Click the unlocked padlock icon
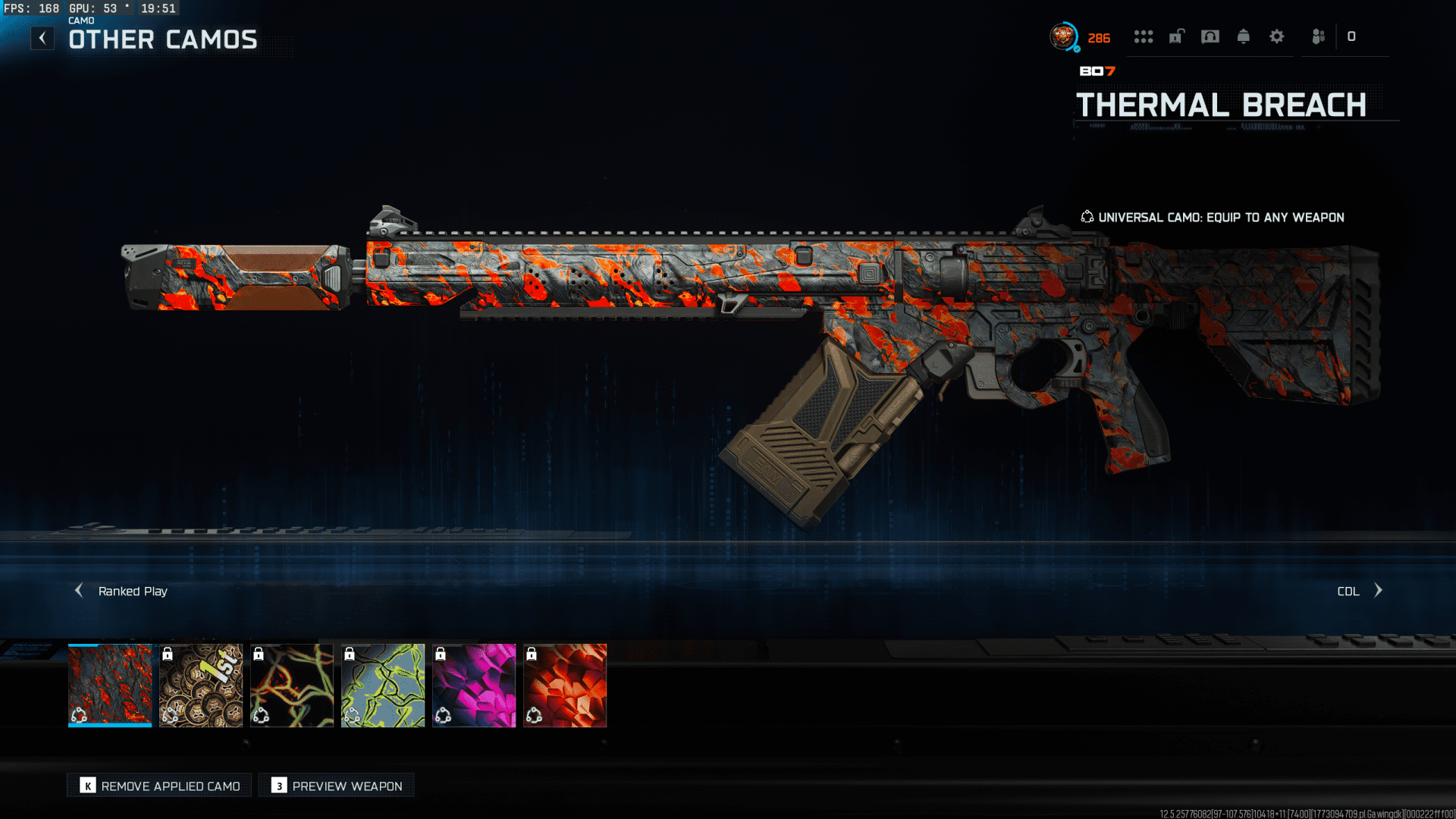1456x819 pixels. [x=1176, y=36]
